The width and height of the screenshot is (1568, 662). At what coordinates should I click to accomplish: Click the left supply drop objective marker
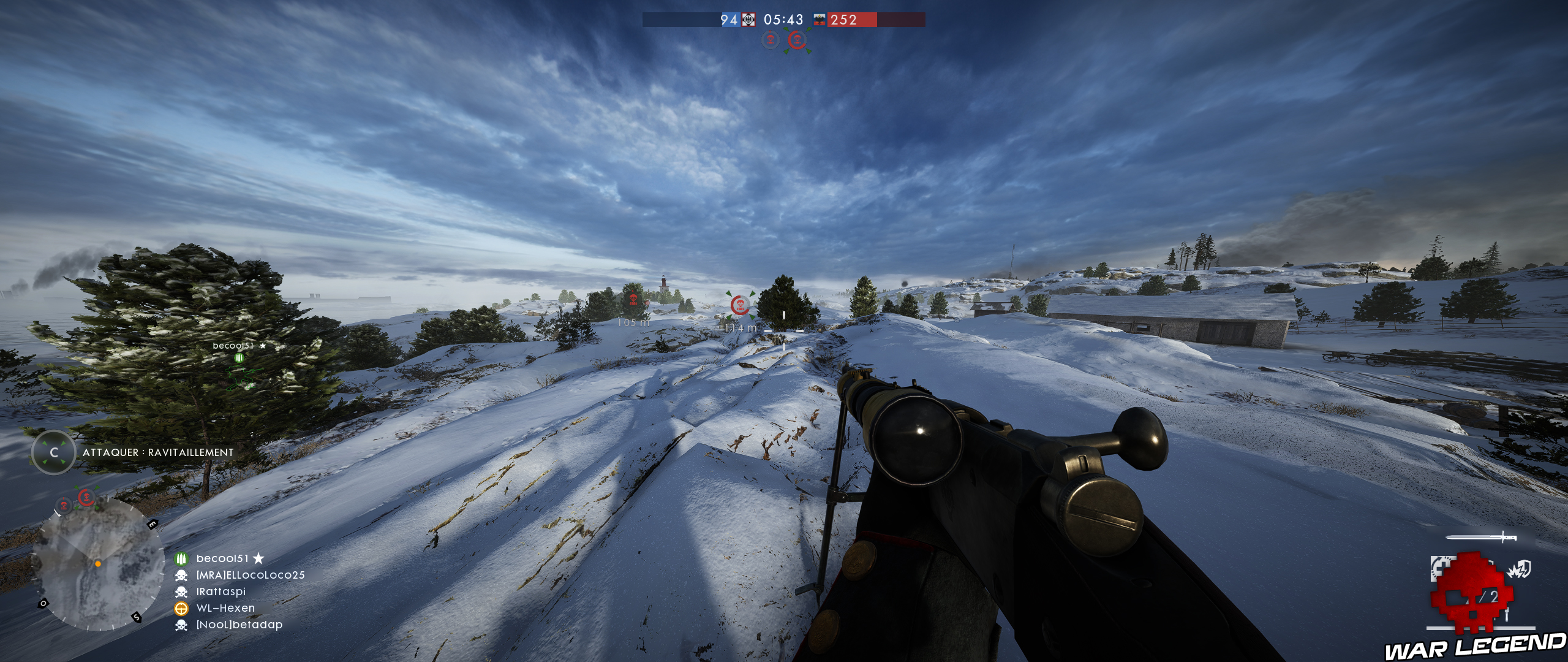coord(770,40)
